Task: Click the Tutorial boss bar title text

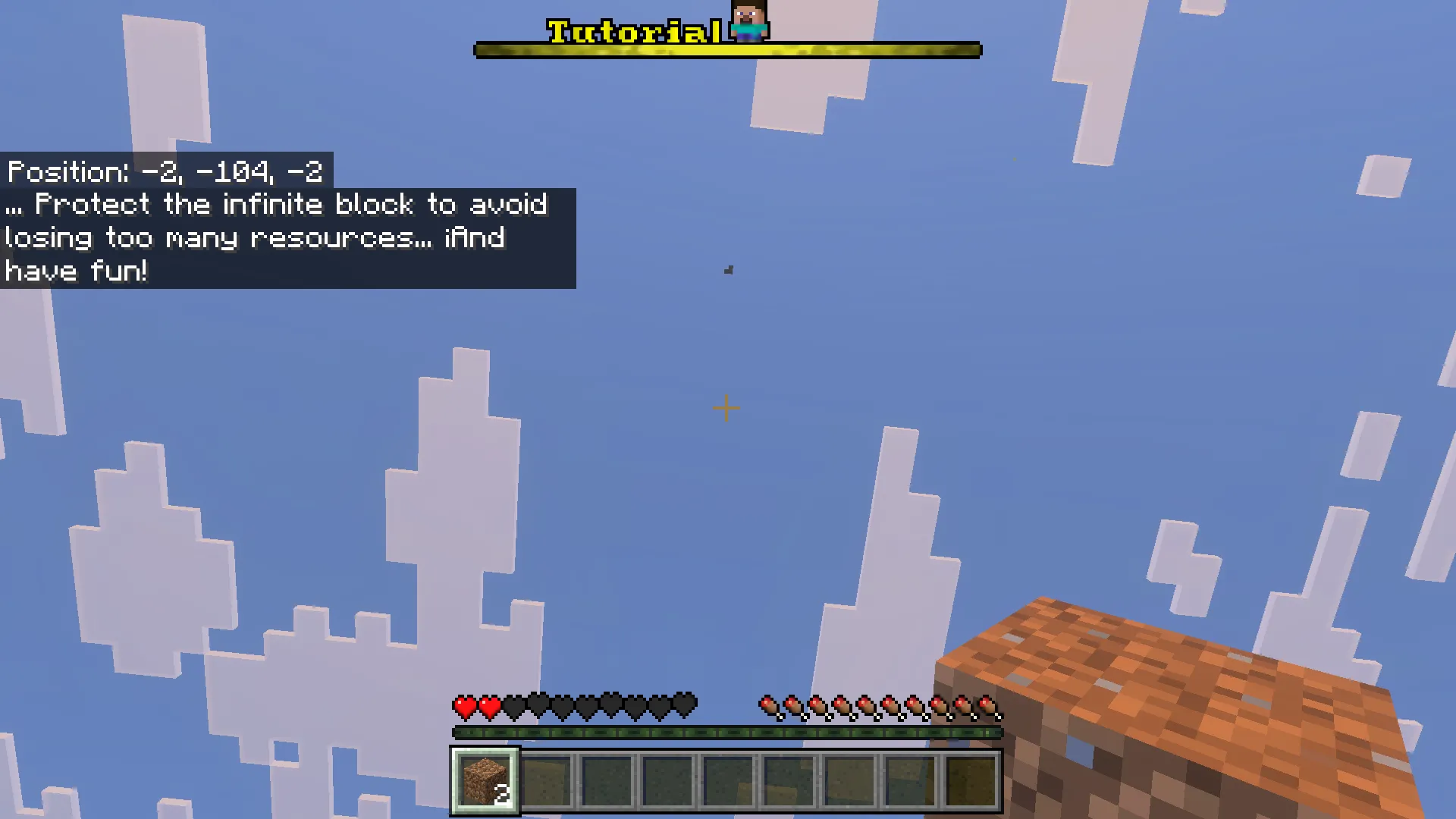Action: [x=635, y=30]
